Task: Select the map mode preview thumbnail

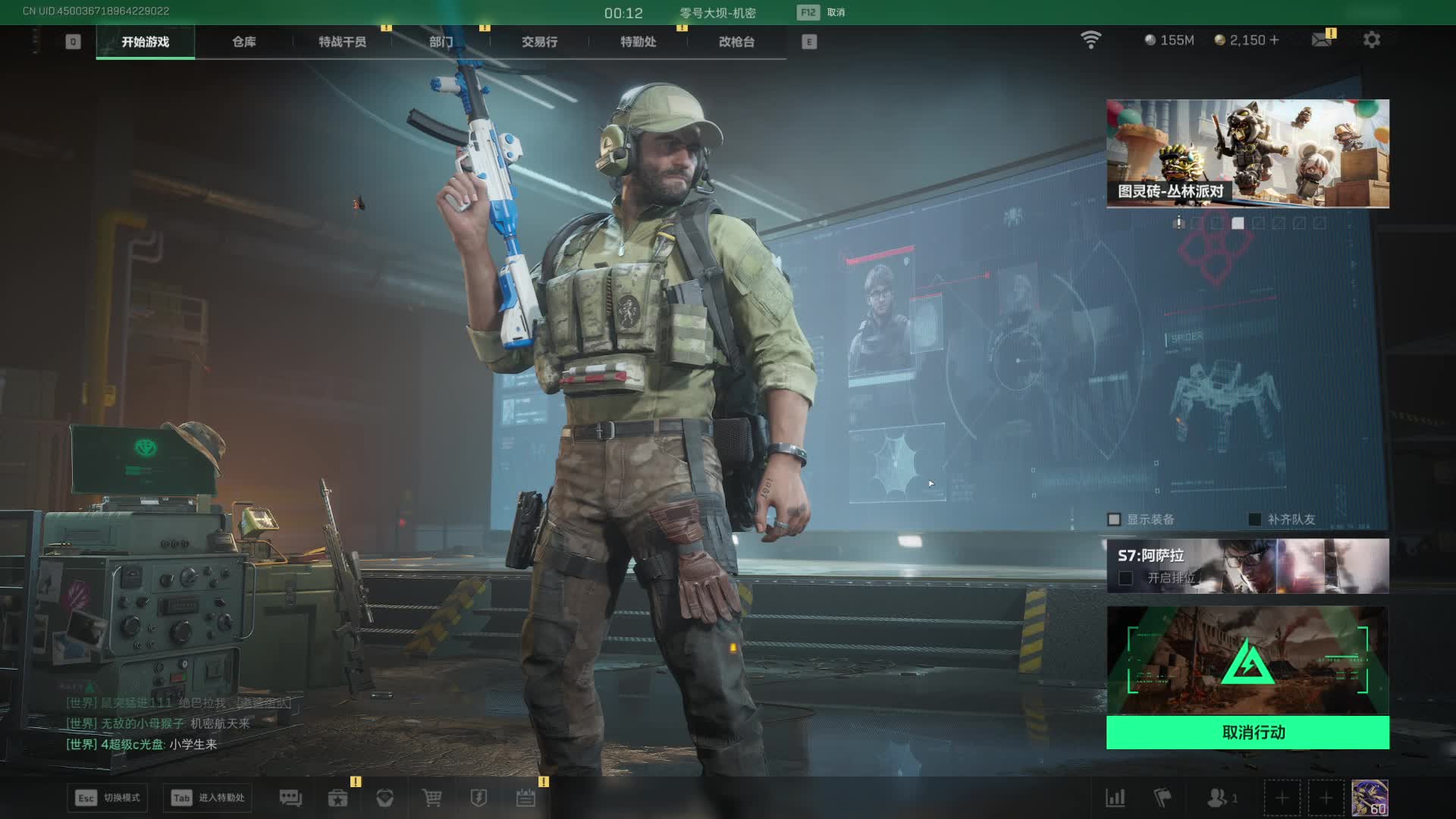Action: click(x=1247, y=661)
